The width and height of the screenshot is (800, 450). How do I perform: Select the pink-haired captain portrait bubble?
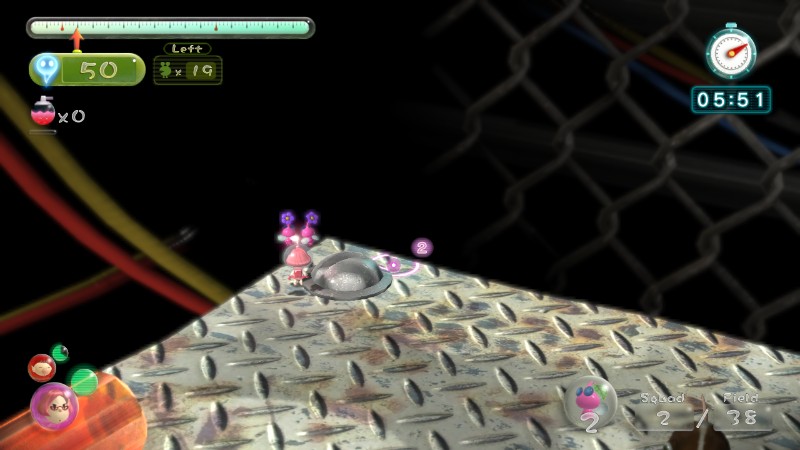53,405
